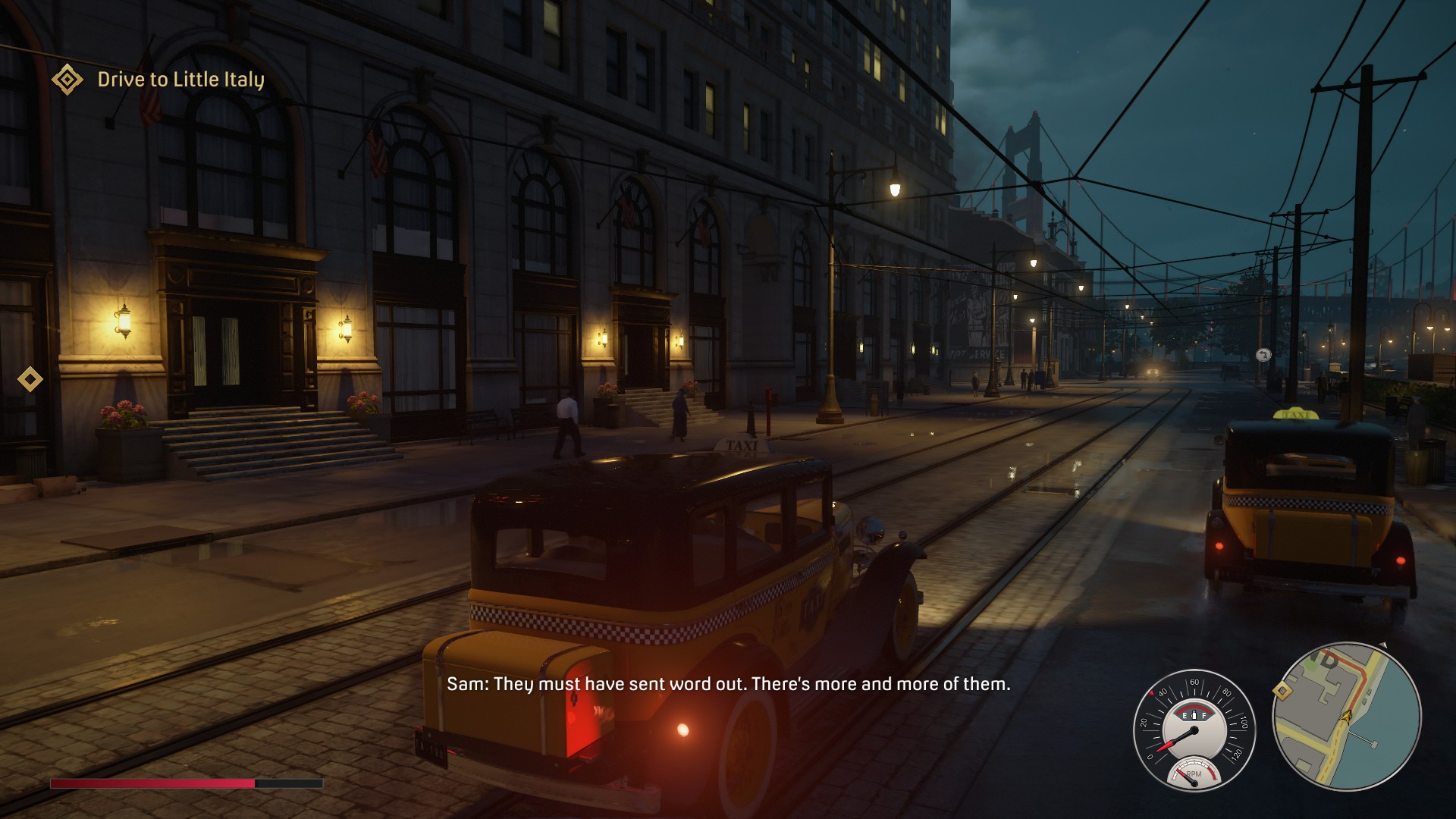
Task: Select the Drive to Little Italy objective
Action: [x=180, y=80]
